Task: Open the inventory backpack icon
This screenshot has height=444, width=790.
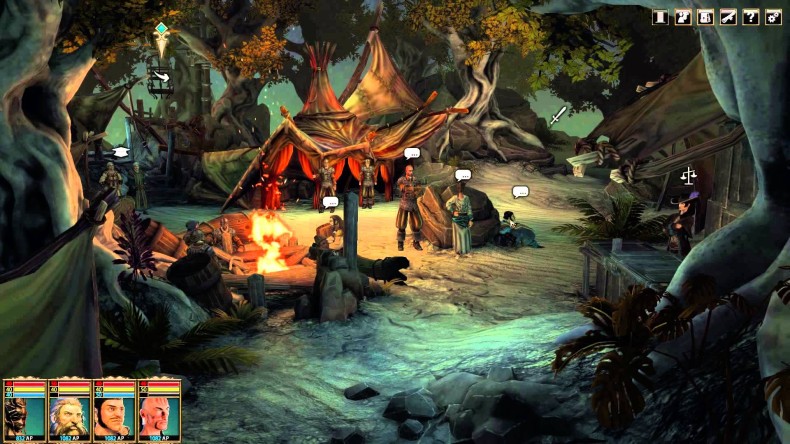Action: [x=705, y=17]
